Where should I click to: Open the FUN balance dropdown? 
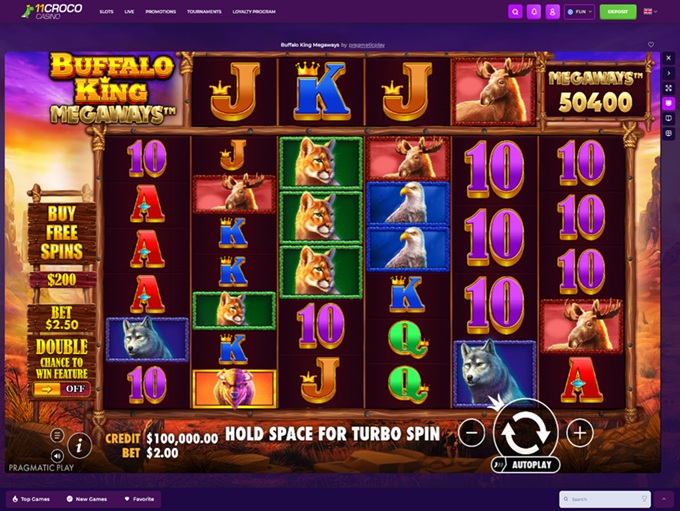[x=579, y=12]
